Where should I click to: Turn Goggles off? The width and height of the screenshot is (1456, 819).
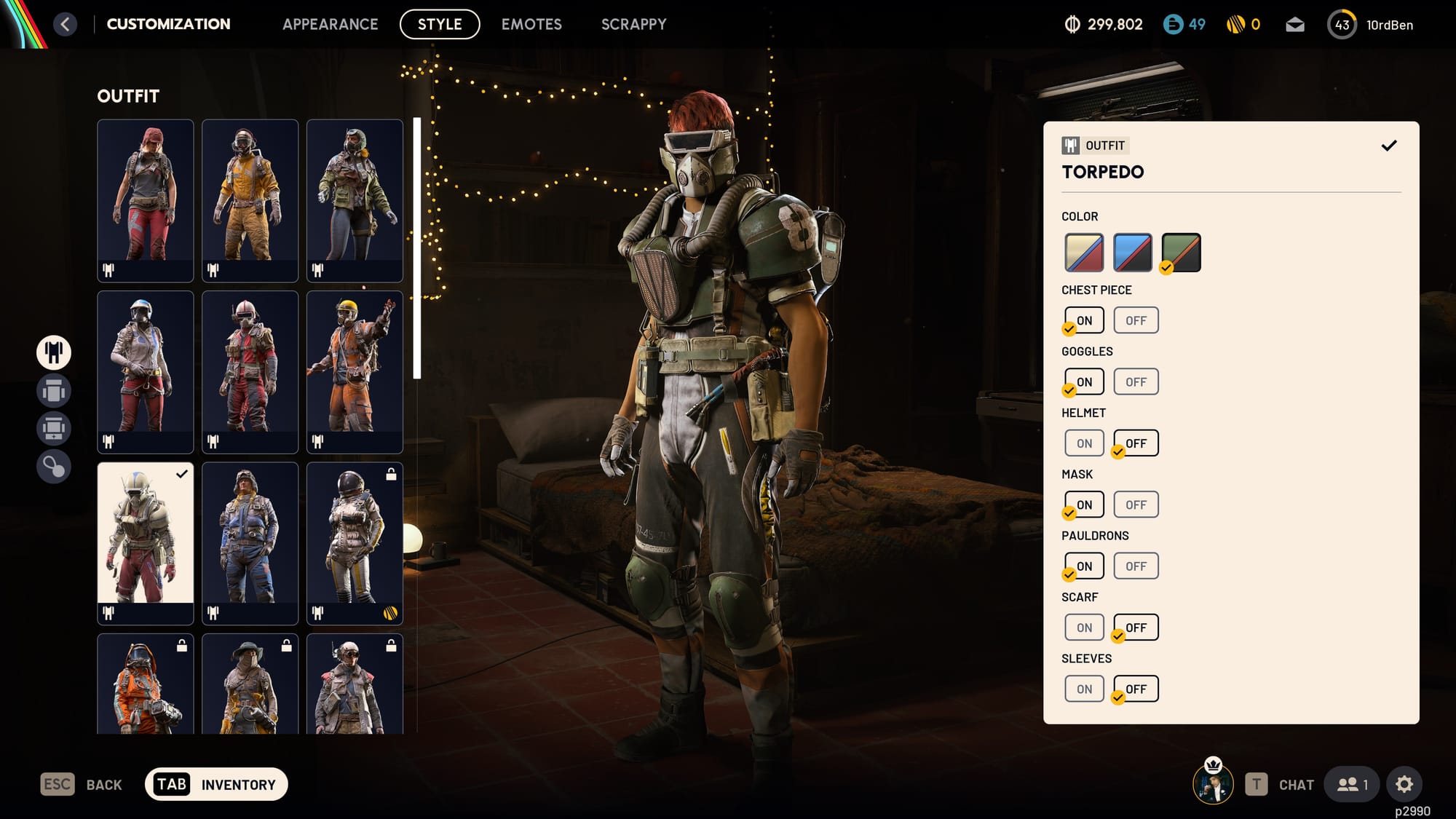1136,381
